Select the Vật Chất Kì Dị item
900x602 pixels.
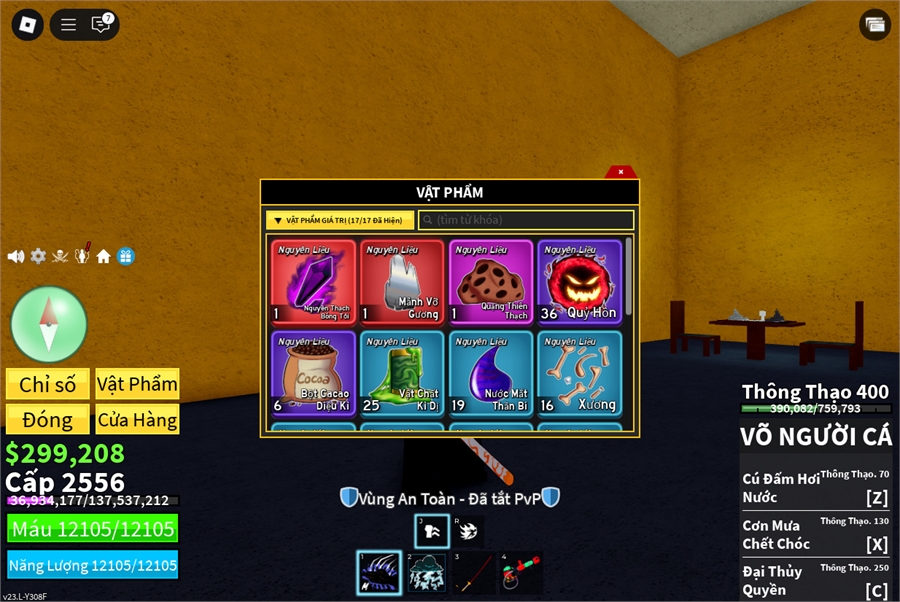click(x=402, y=373)
